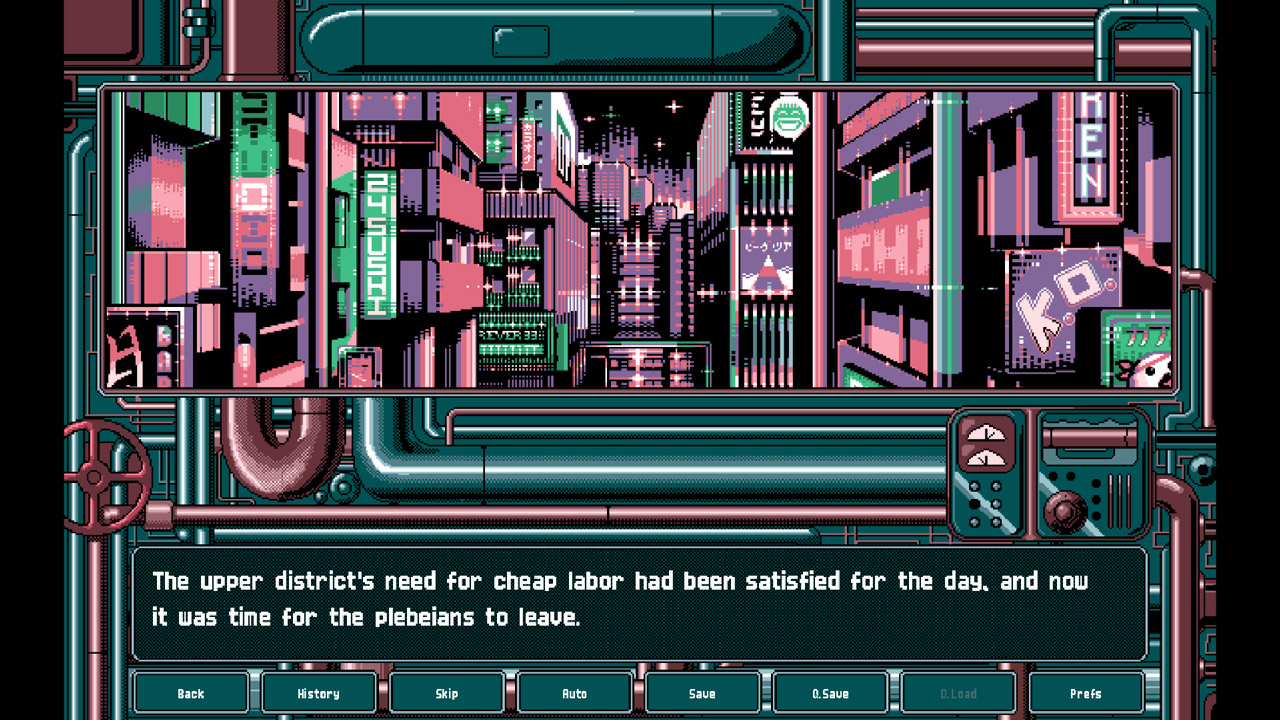
Task: Enable Auto play mode
Action: coord(575,692)
